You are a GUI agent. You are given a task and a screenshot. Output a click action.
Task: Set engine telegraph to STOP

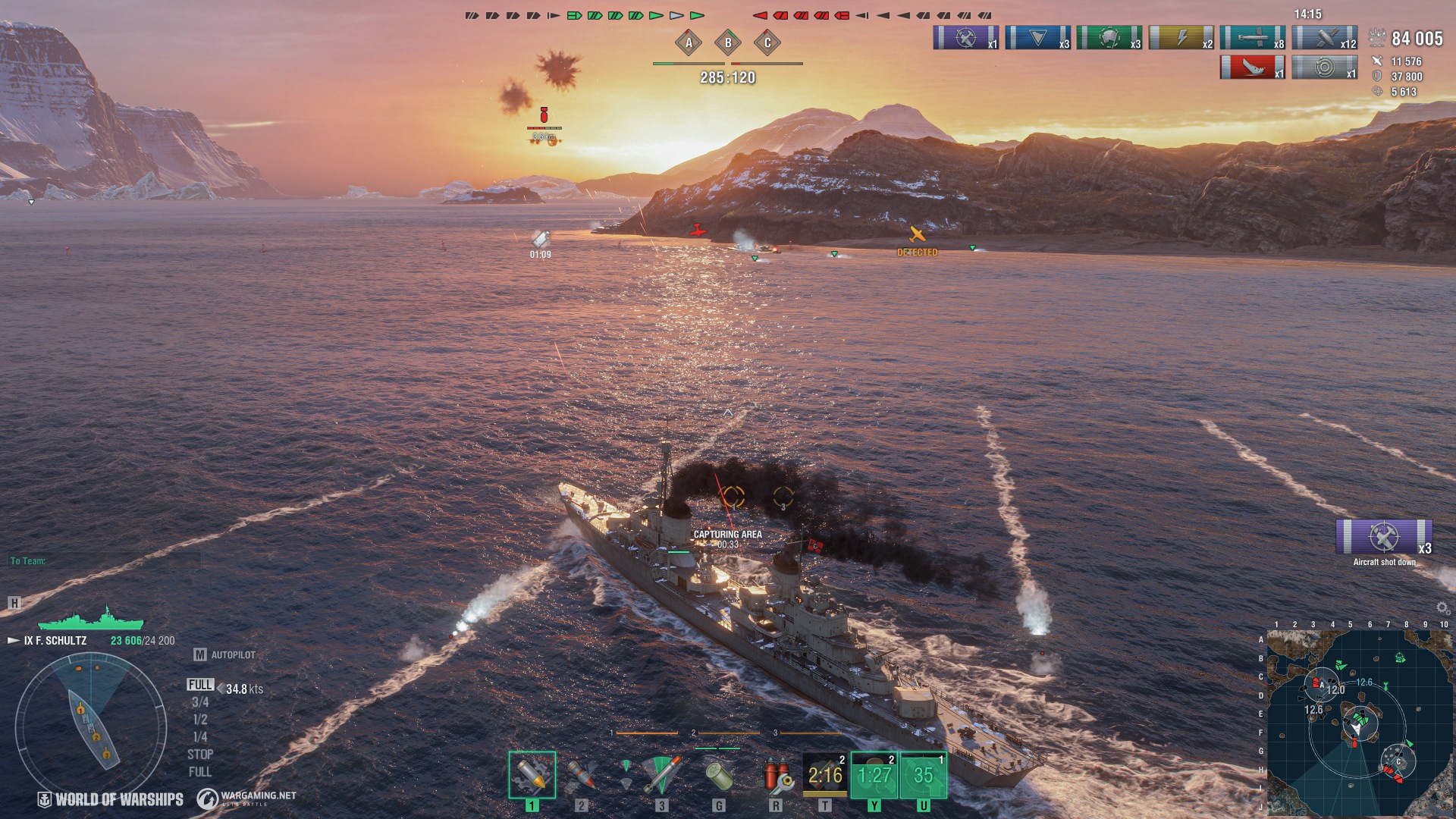(200, 755)
